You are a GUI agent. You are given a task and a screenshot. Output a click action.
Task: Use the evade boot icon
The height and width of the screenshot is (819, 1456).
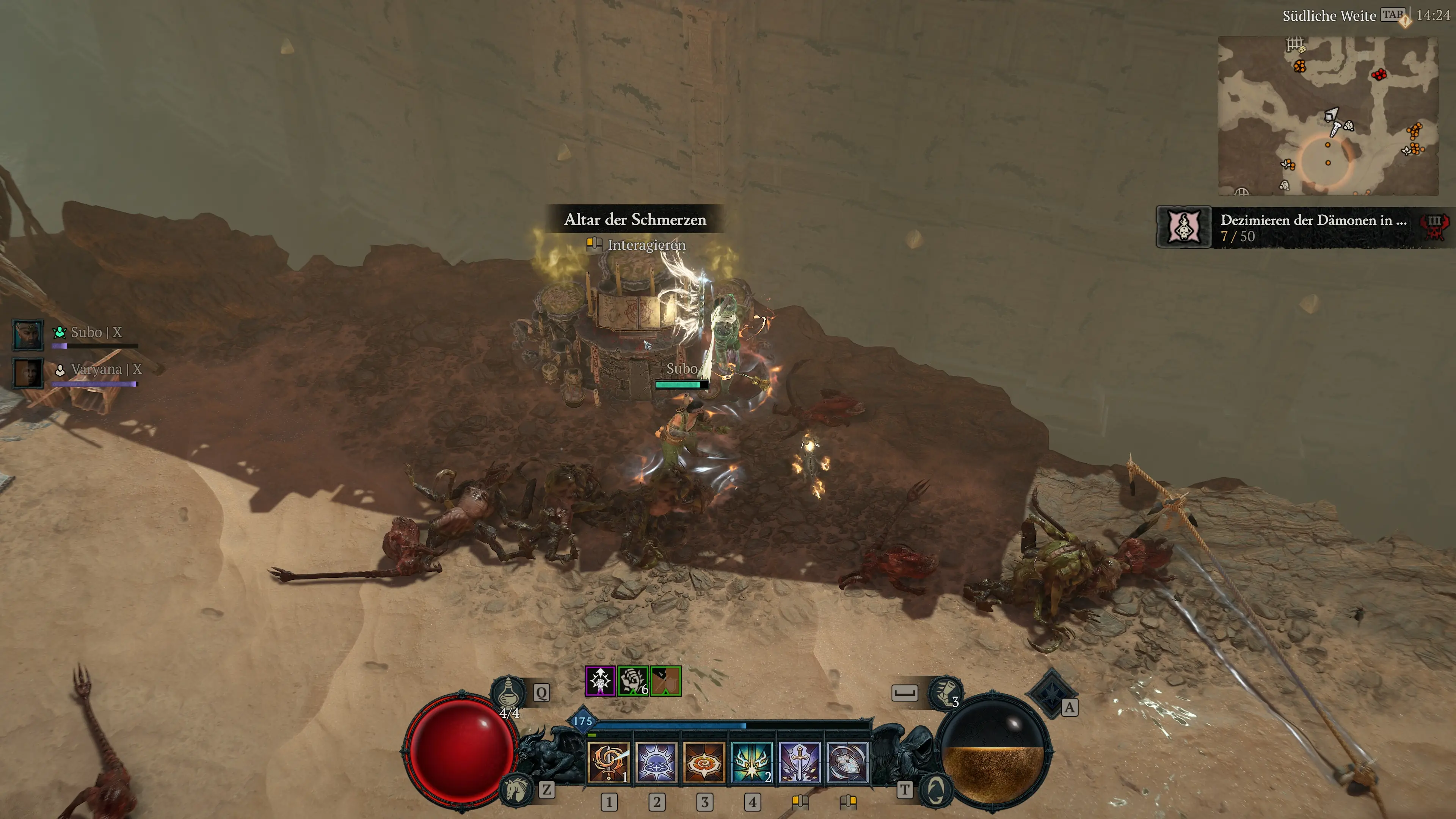click(x=945, y=693)
